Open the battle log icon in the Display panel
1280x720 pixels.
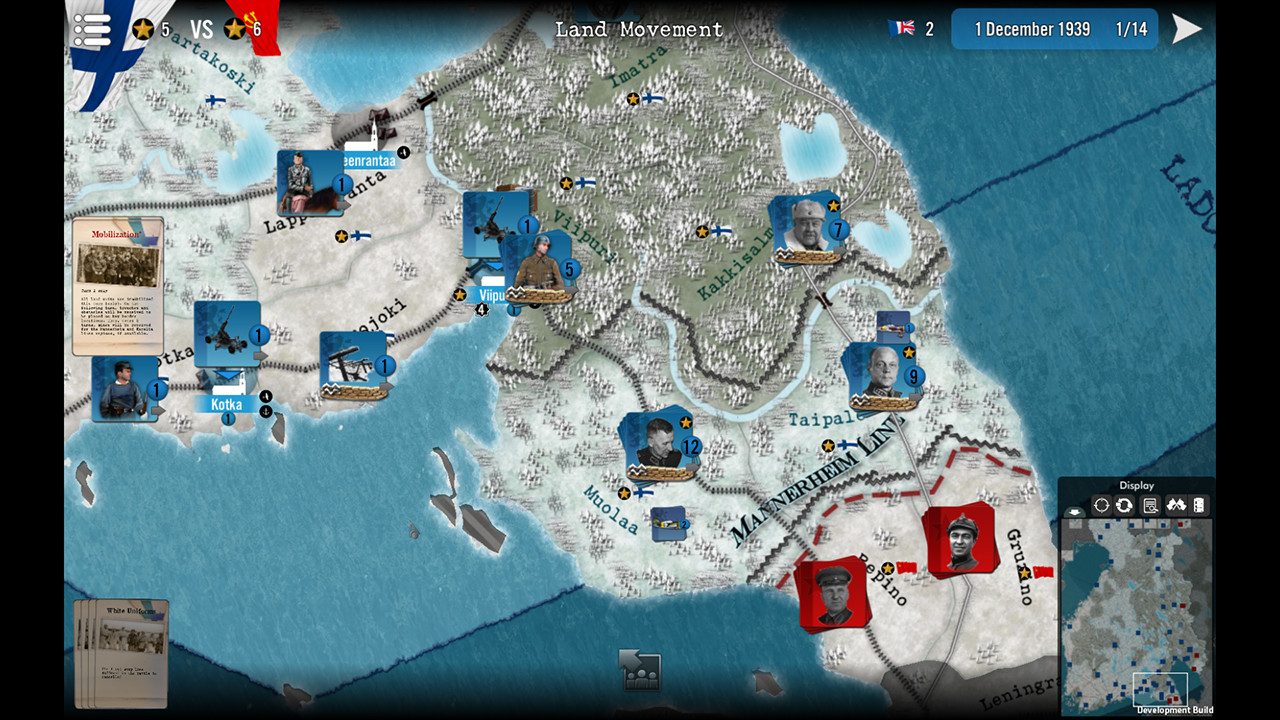[1150, 504]
